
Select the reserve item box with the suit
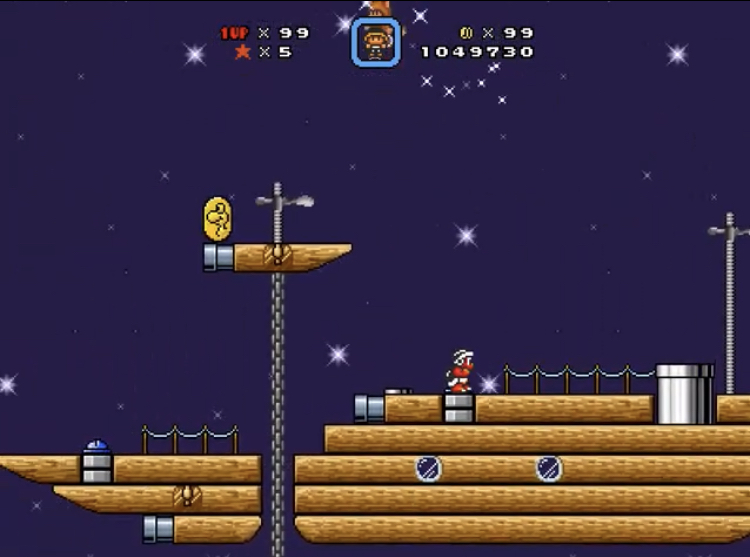tap(376, 42)
